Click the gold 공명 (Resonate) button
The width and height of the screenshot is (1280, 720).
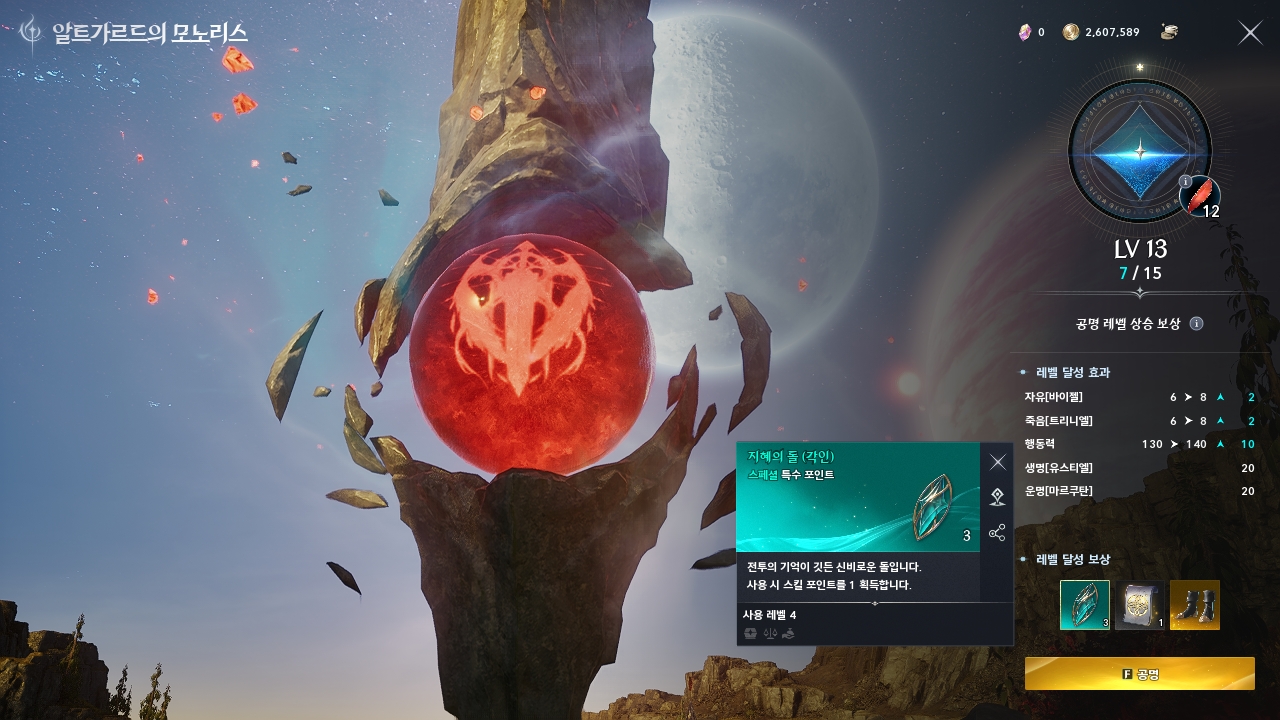[x=1139, y=674]
